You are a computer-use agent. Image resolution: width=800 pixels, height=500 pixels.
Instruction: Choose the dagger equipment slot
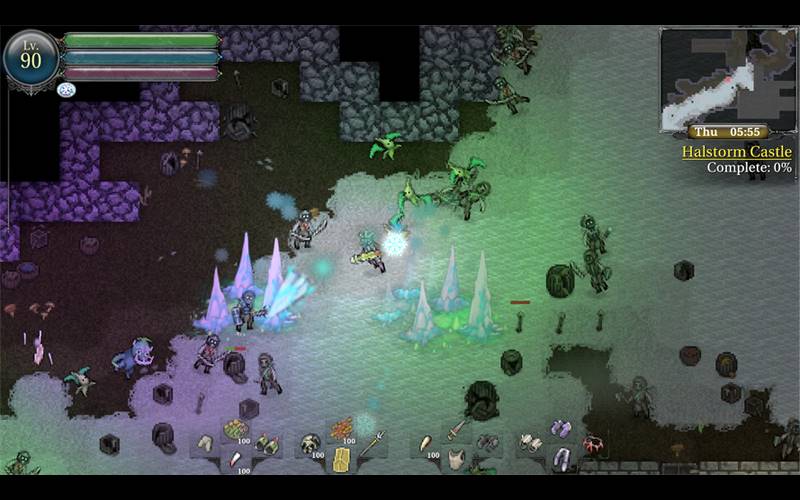pyautogui.click(x=456, y=430)
